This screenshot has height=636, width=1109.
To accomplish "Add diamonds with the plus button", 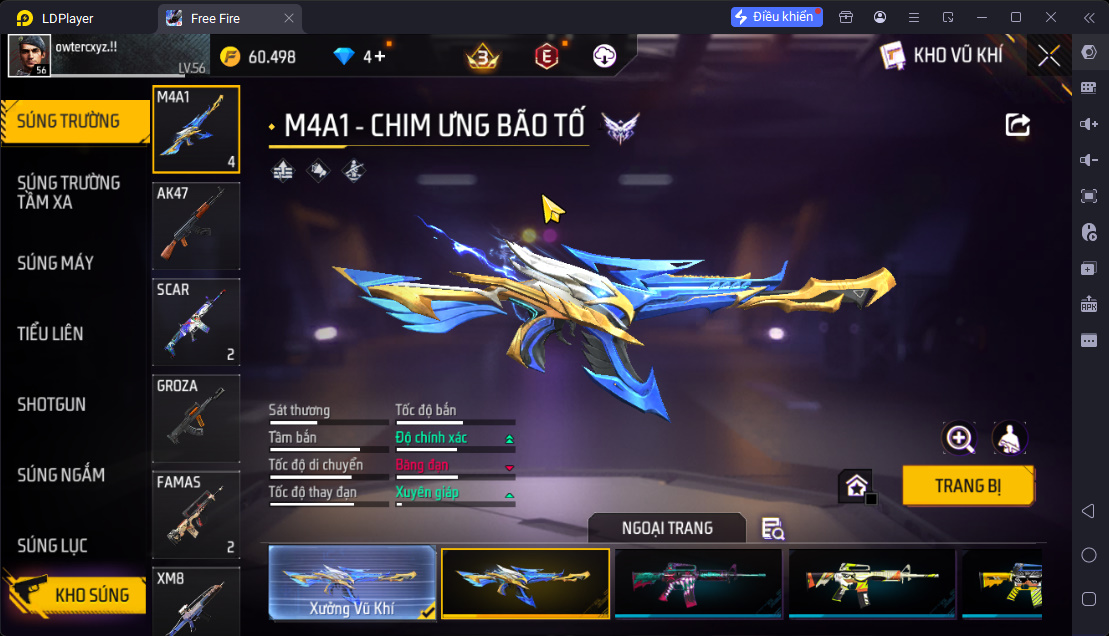I will point(379,57).
